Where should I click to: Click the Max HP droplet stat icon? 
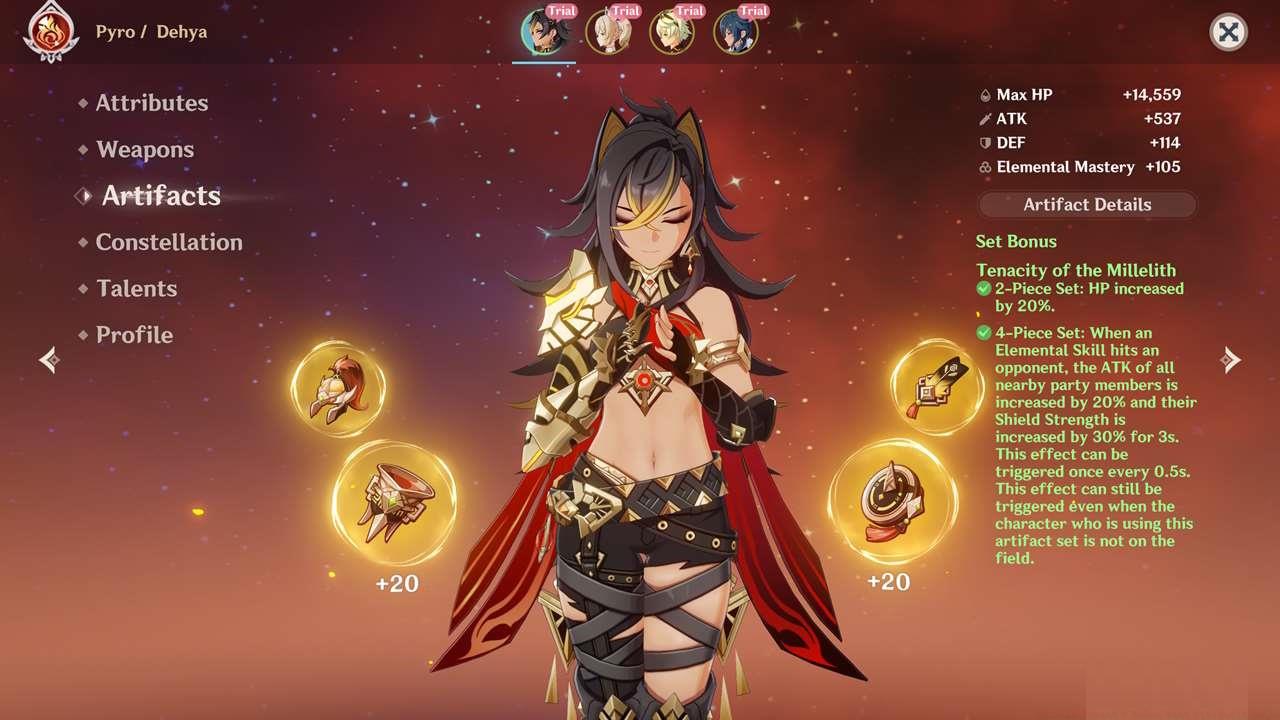[985, 94]
